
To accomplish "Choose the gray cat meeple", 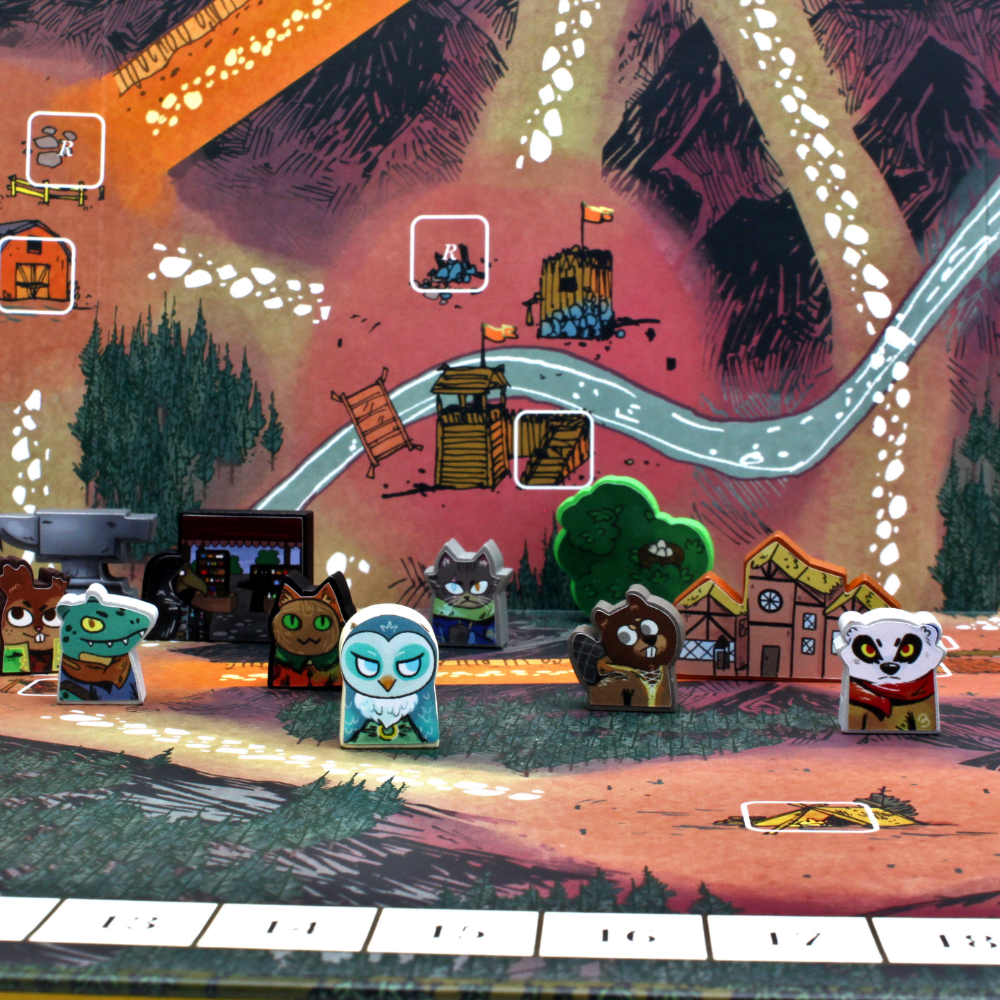I will click(466, 591).
